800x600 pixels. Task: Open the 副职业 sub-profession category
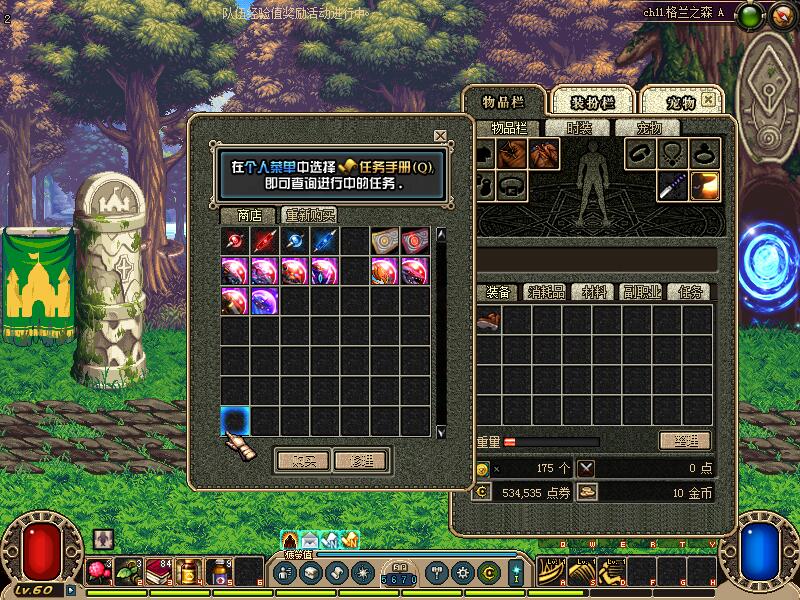click(x=641, y=292)
